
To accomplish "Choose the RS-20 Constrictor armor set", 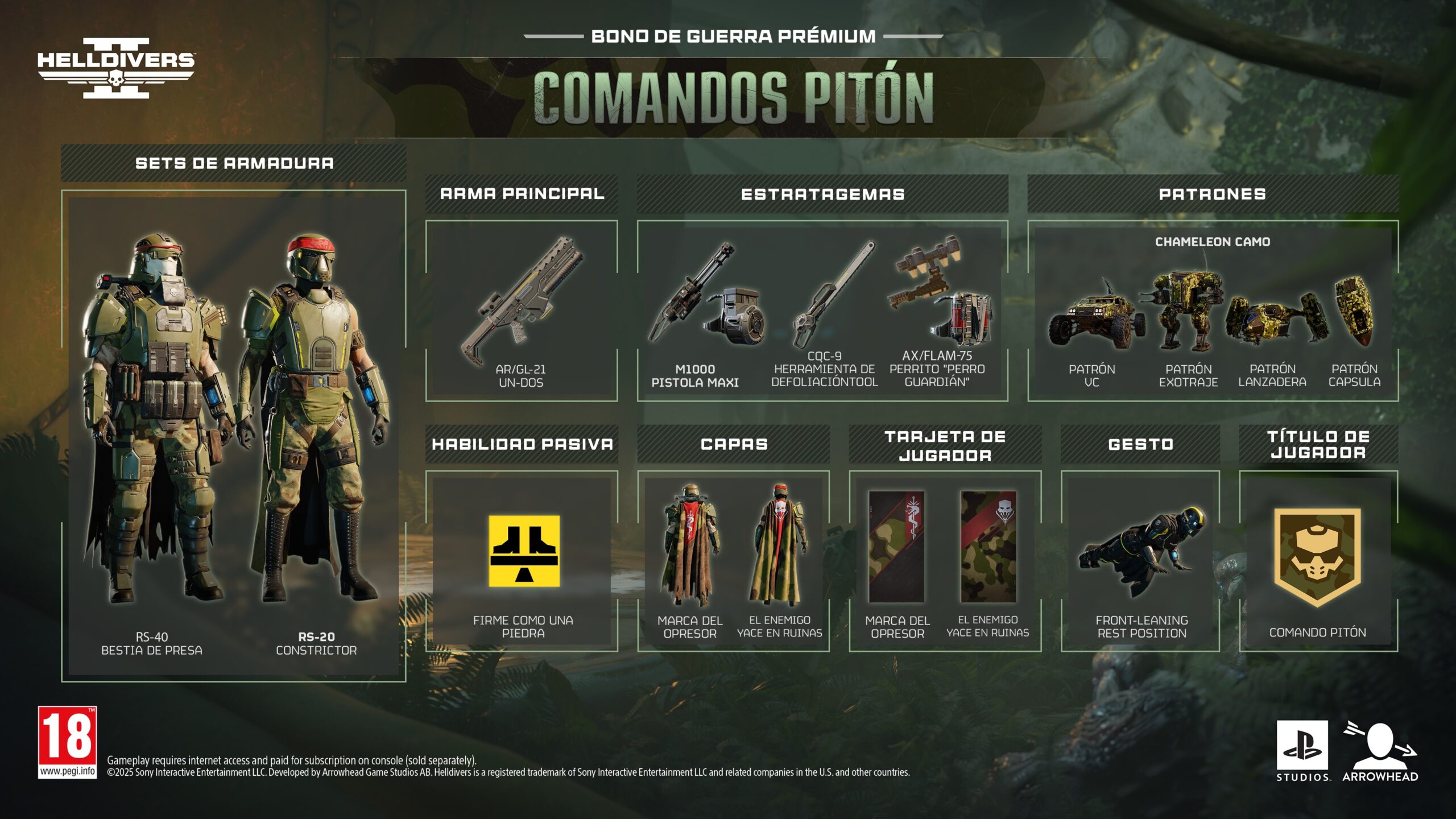I will pos(316,421).
